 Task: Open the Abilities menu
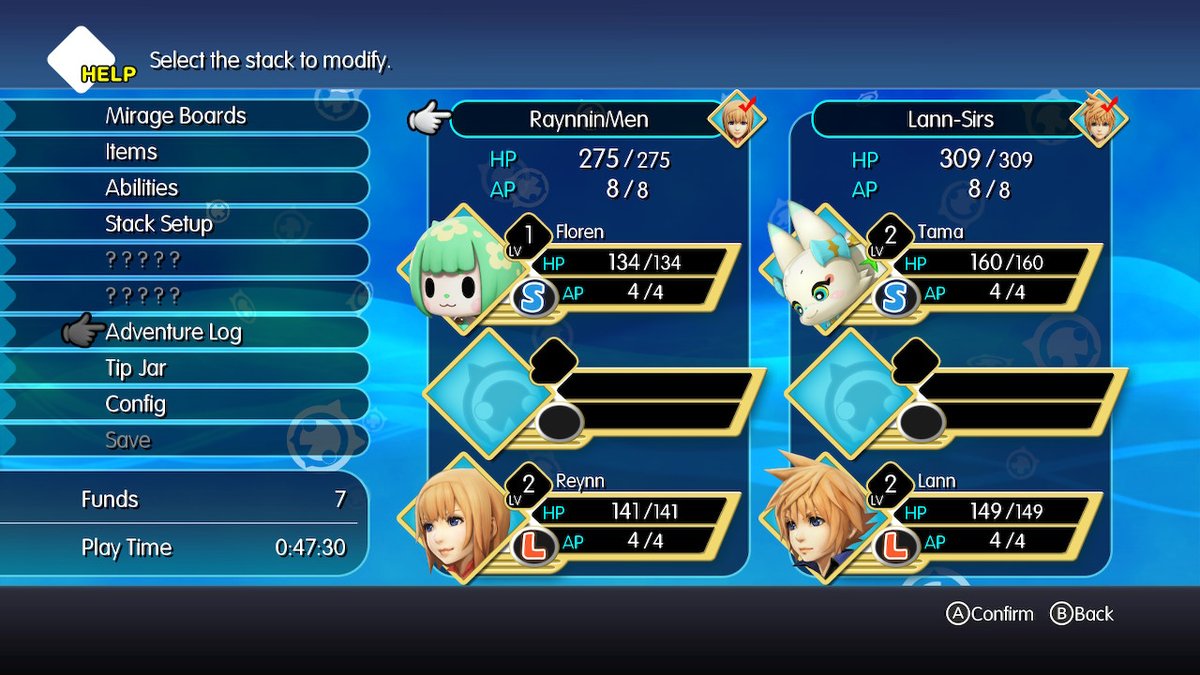(142, 188)
